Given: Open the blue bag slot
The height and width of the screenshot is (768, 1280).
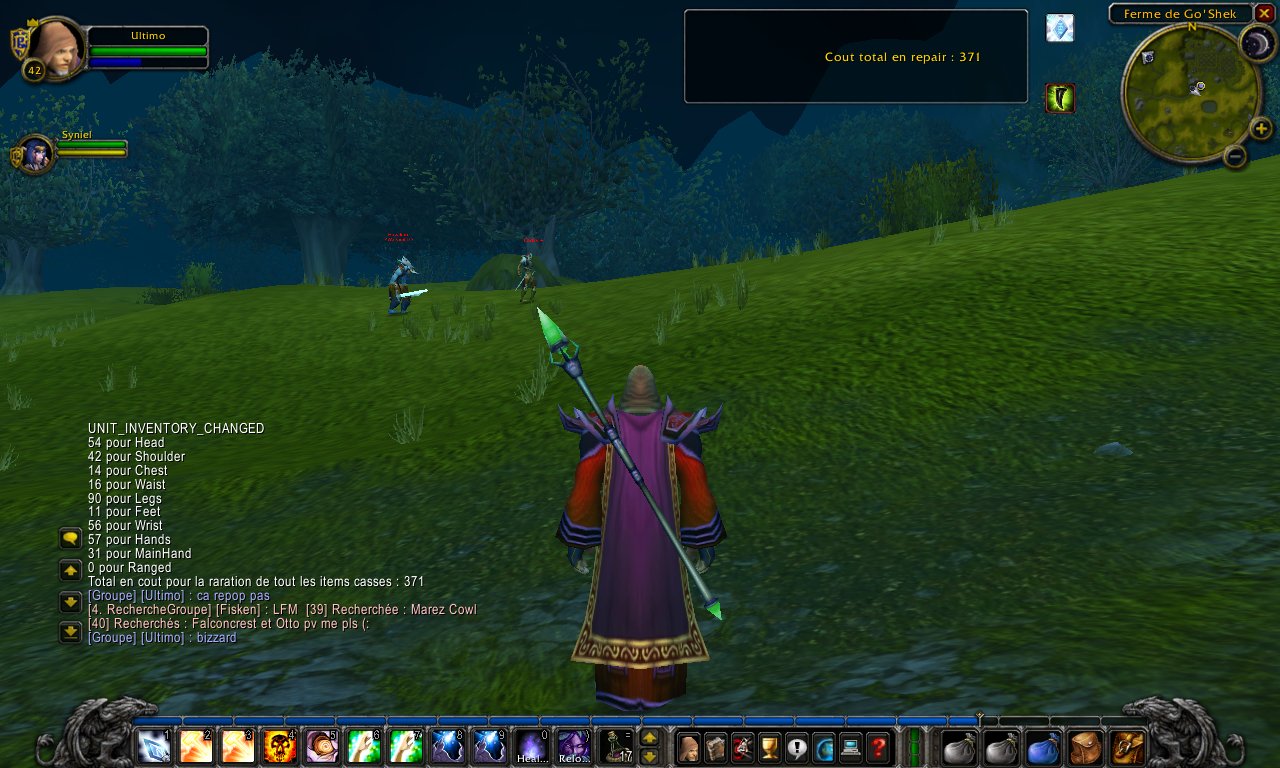Looking at the screenshot, I should pyautogui.click(x=1043, y=746).
